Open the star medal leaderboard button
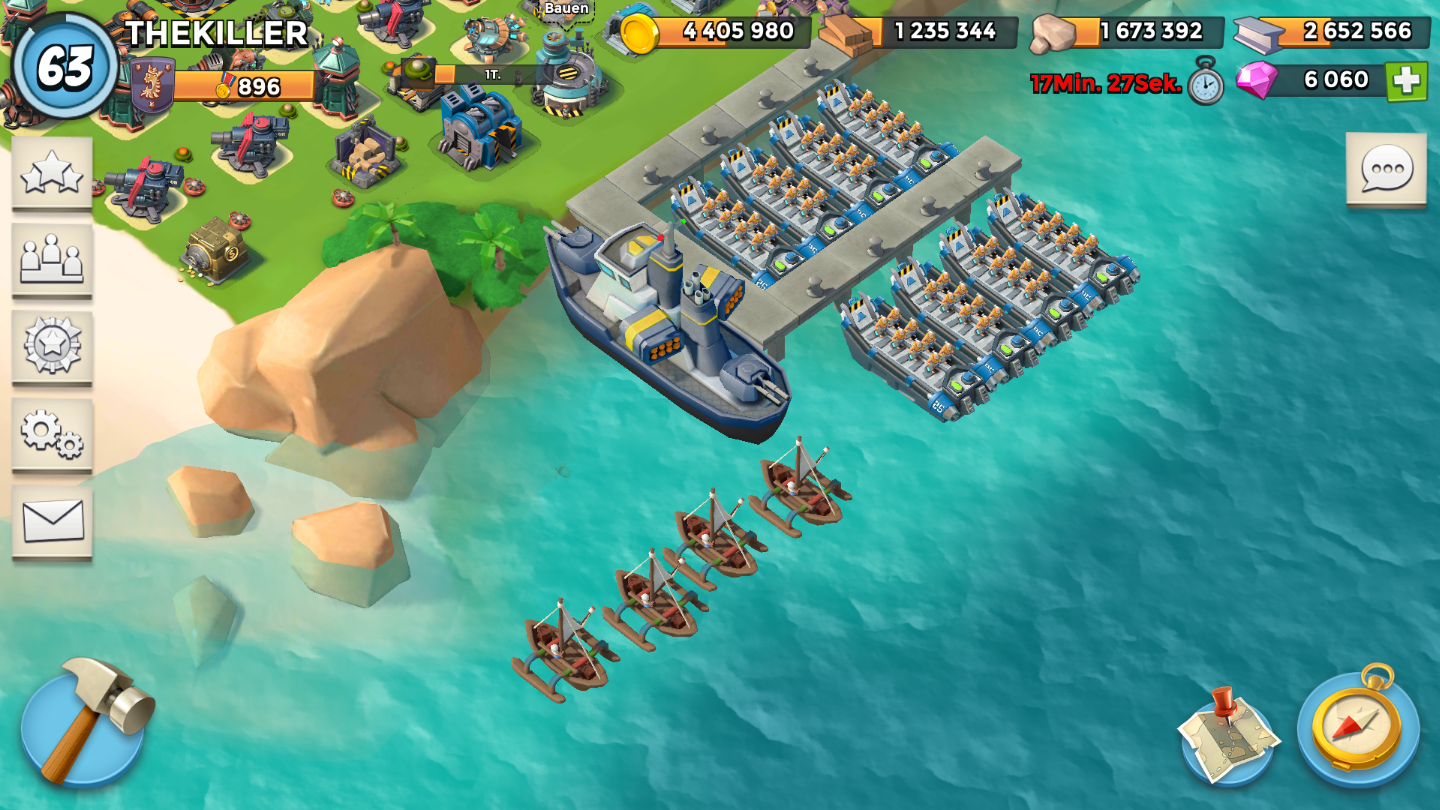 click(52, 346)
